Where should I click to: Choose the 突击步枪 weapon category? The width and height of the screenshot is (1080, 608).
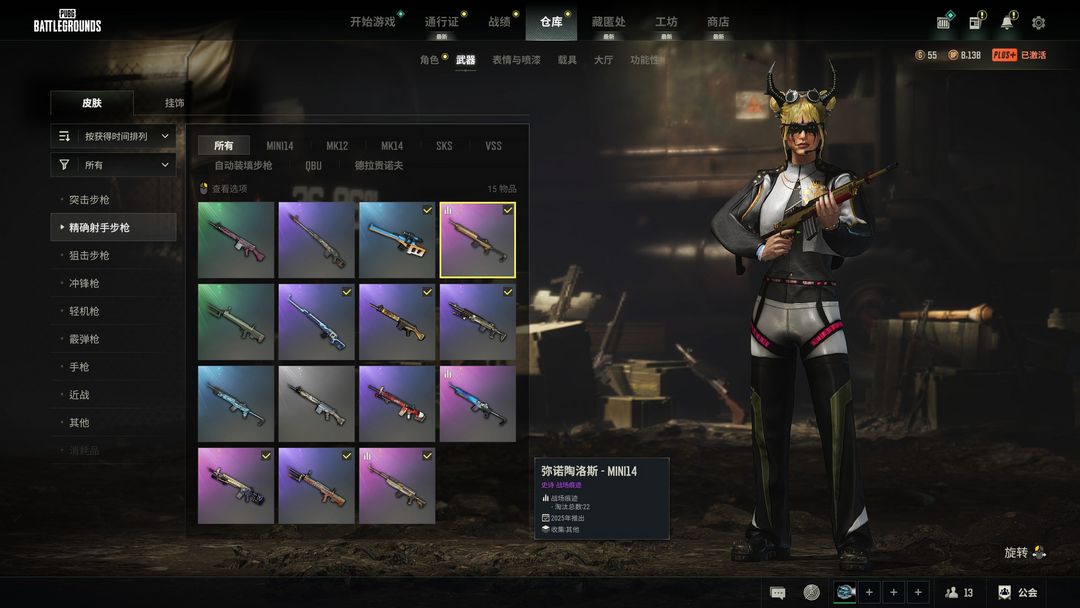pos(90,200)
